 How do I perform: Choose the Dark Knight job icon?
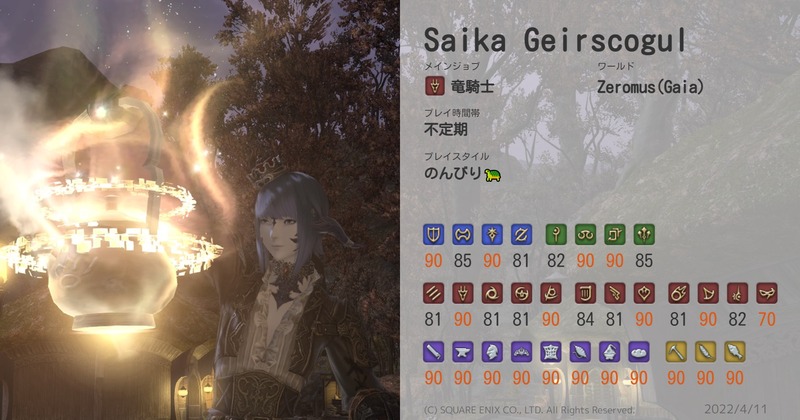[x=492, y=235]
